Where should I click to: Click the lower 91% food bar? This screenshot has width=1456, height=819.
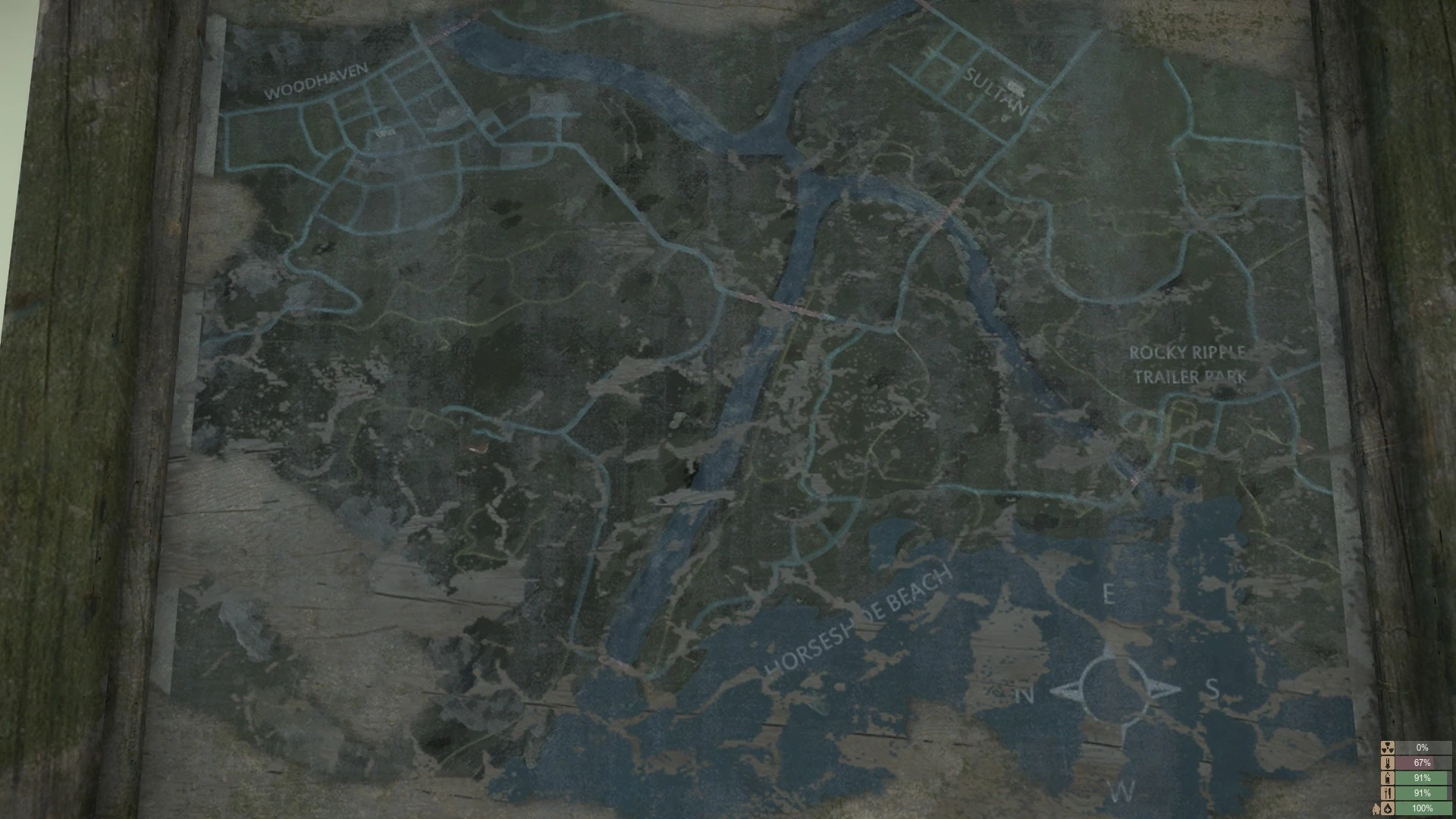(1423, 794)
